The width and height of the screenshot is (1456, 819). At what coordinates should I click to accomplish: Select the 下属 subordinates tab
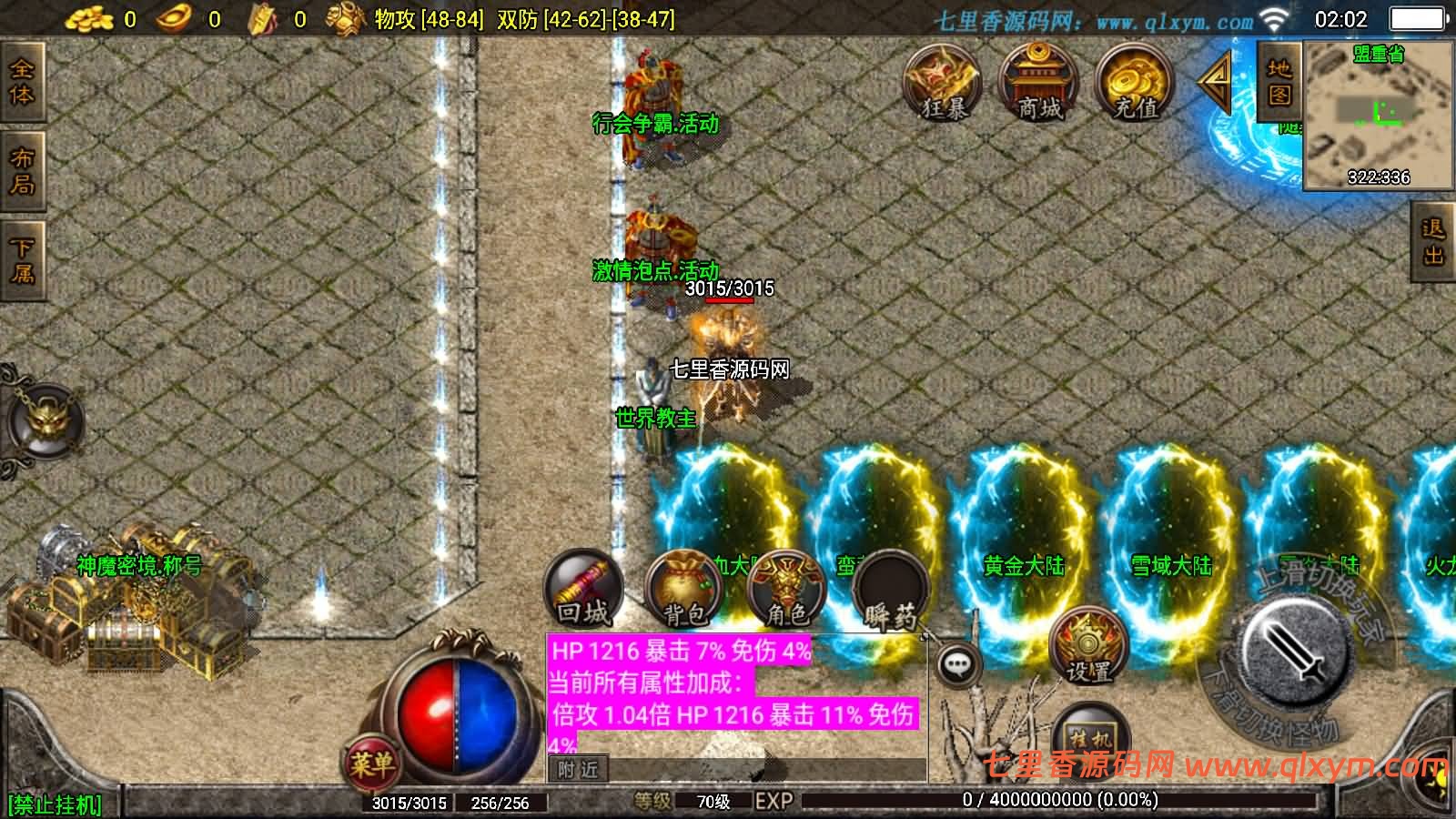(x=22, y=260)
